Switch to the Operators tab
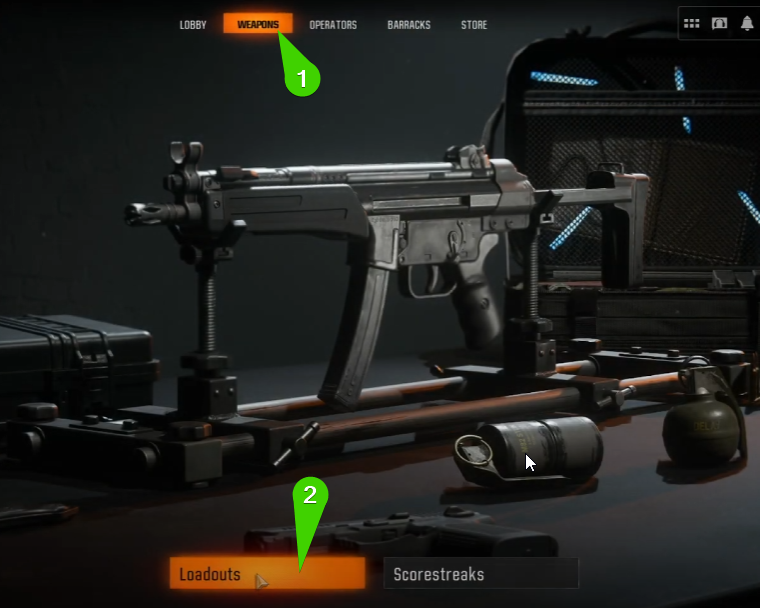The height and width of the screenshot is (608, 760). 333,25
